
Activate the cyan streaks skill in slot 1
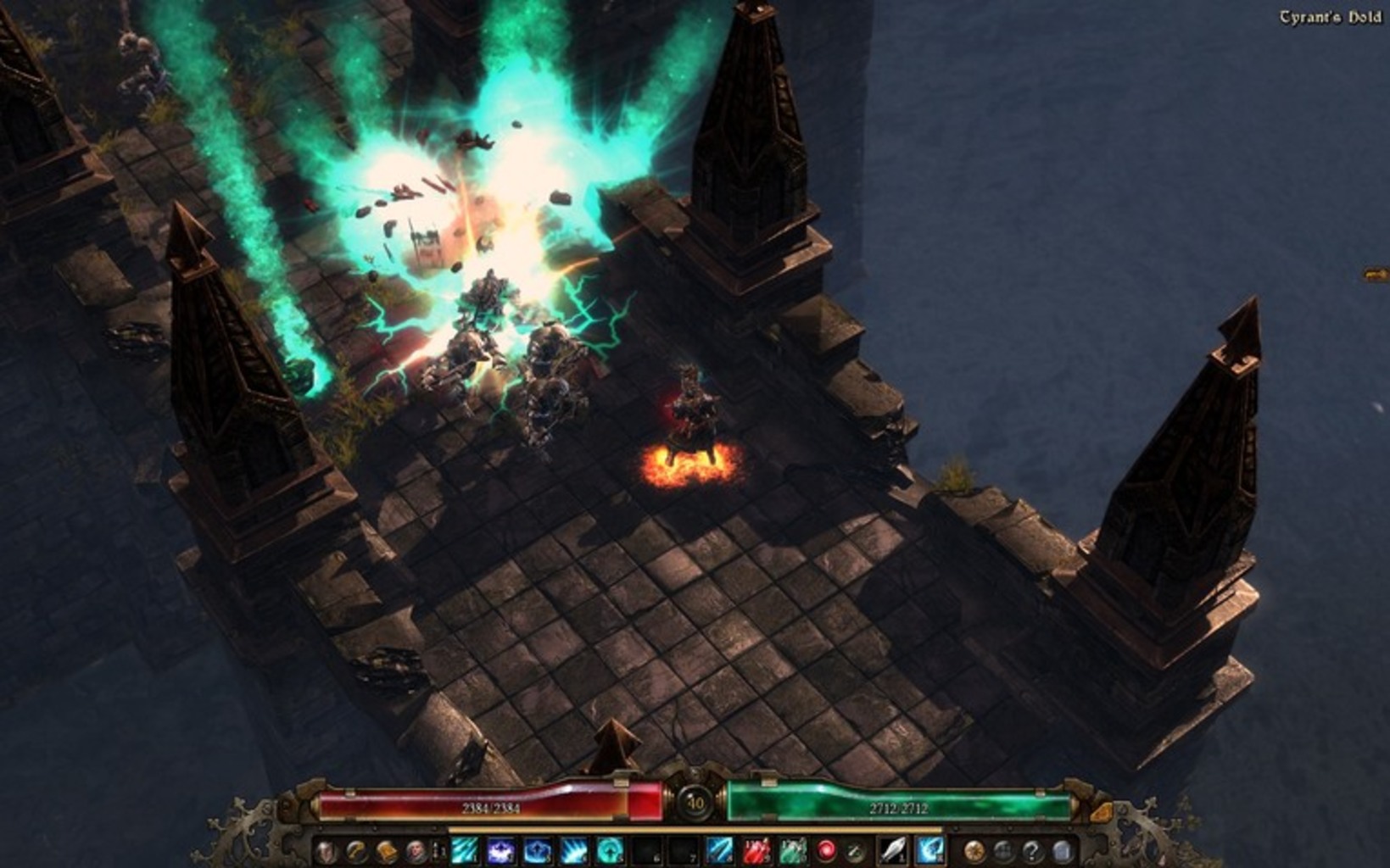click(464, 850)
